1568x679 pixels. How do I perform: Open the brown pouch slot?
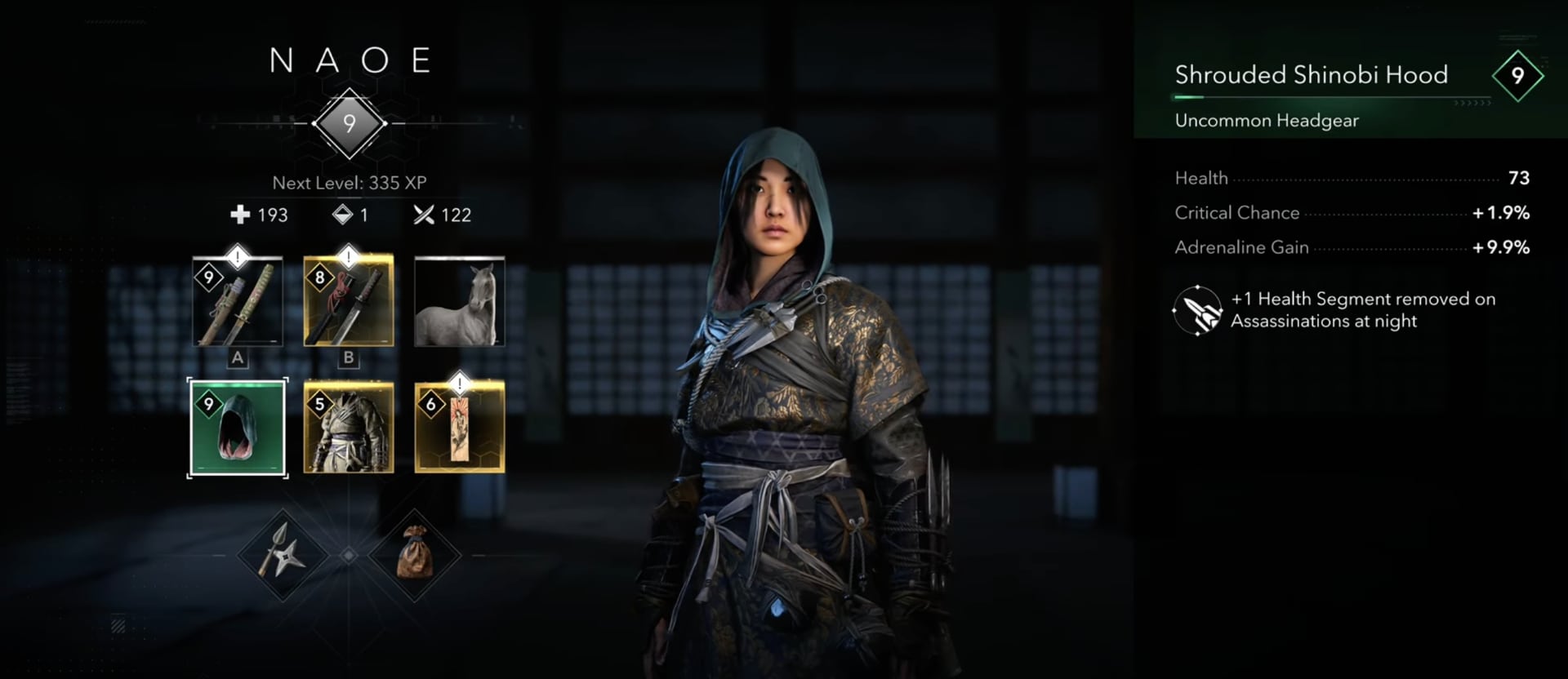[x=415, y=555]
